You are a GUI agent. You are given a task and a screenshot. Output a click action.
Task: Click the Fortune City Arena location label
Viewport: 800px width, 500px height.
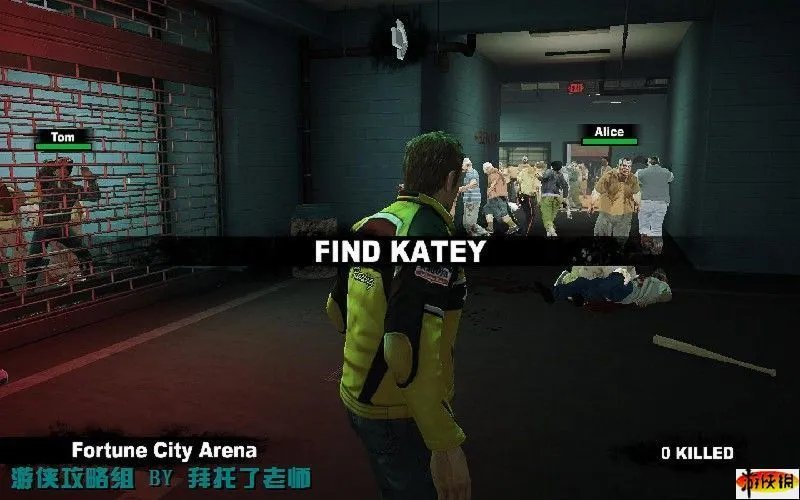(163, 450)
